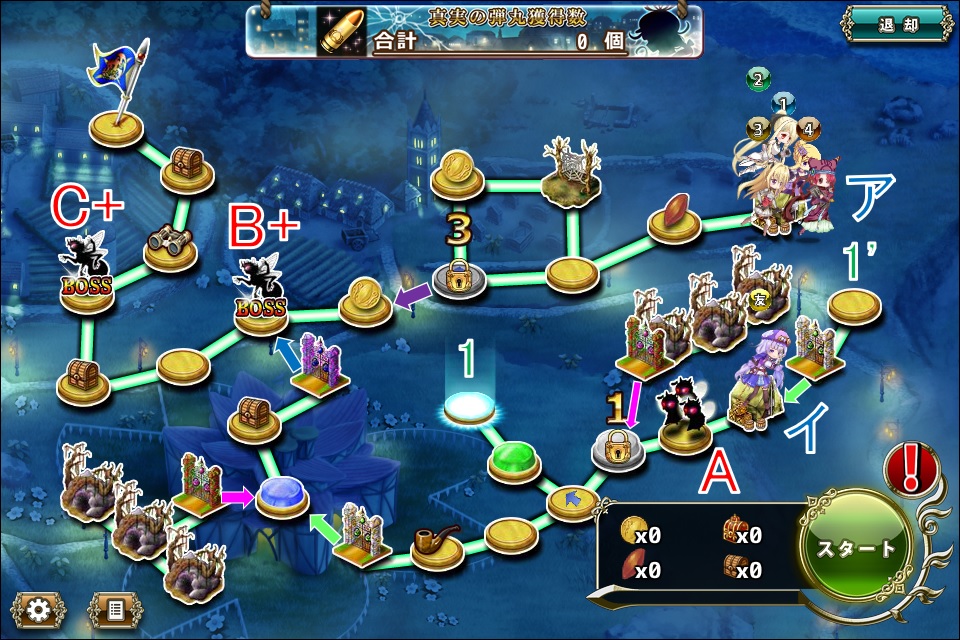
Task: Tap the red exclamation alert icon
Action: coord(911,468)
